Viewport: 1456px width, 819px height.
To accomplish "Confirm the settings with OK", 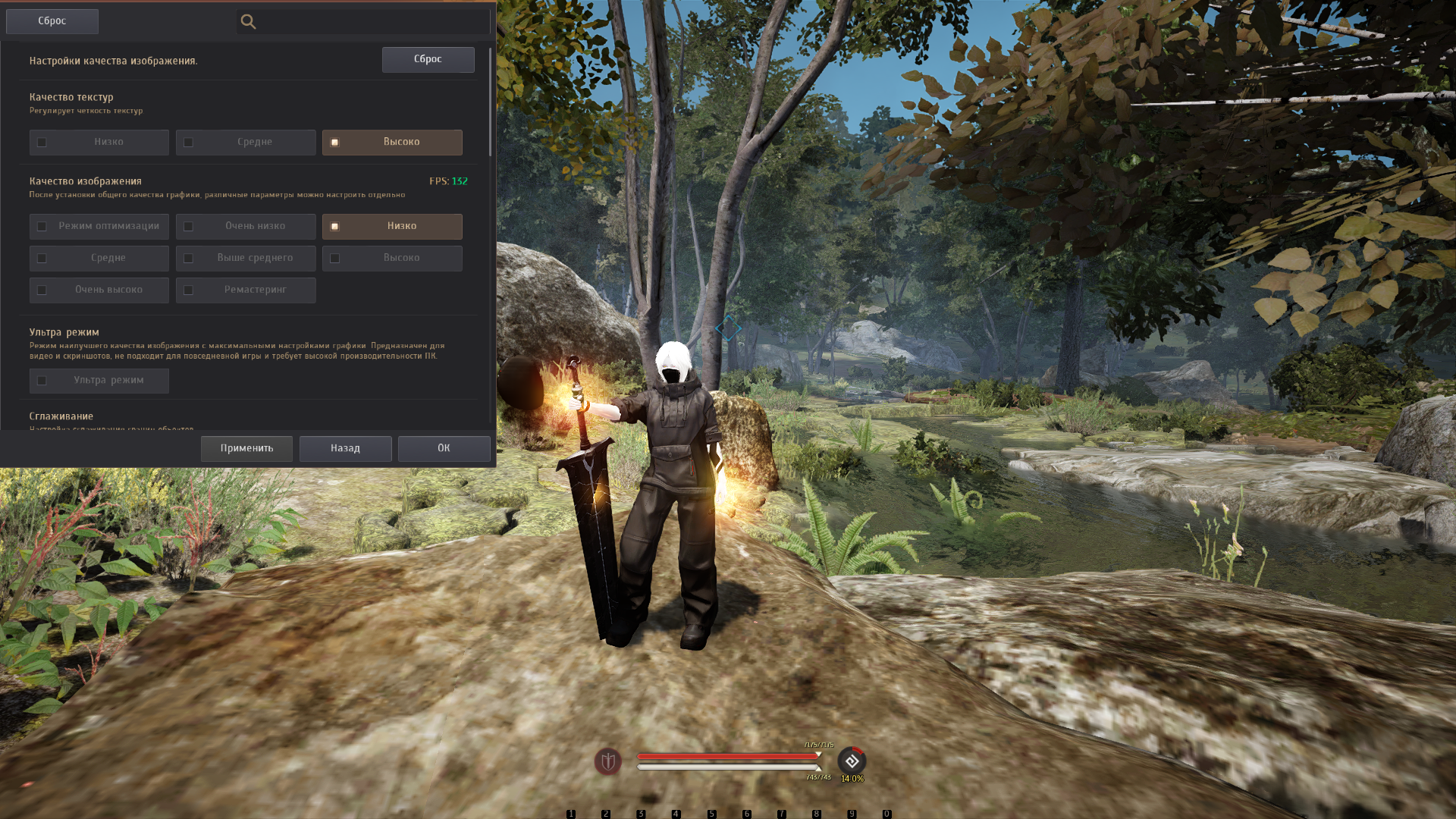I will (444, 449).
